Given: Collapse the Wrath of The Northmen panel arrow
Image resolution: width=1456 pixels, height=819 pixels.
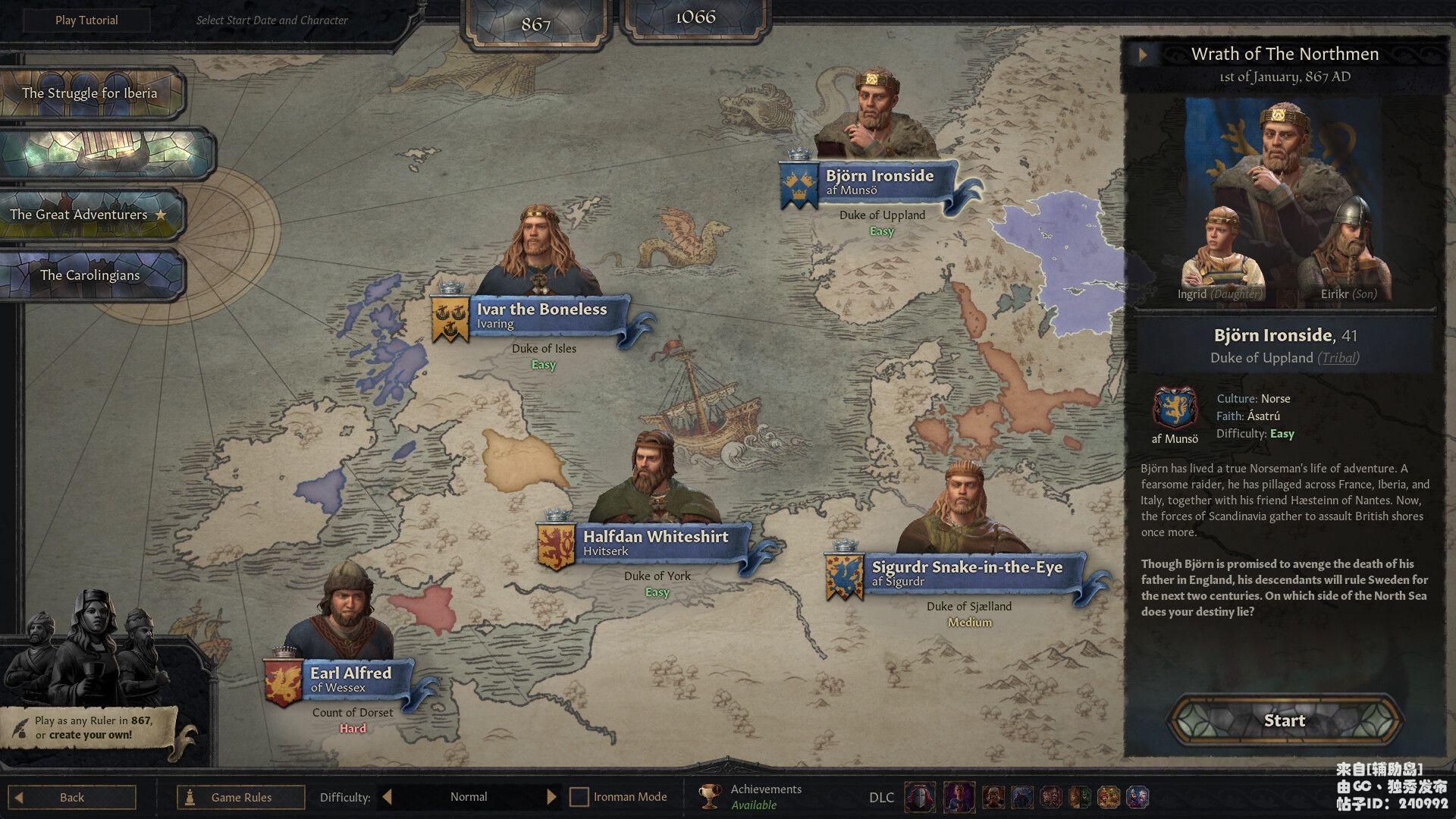Looking at the screenshot, I should [1143, 54].
